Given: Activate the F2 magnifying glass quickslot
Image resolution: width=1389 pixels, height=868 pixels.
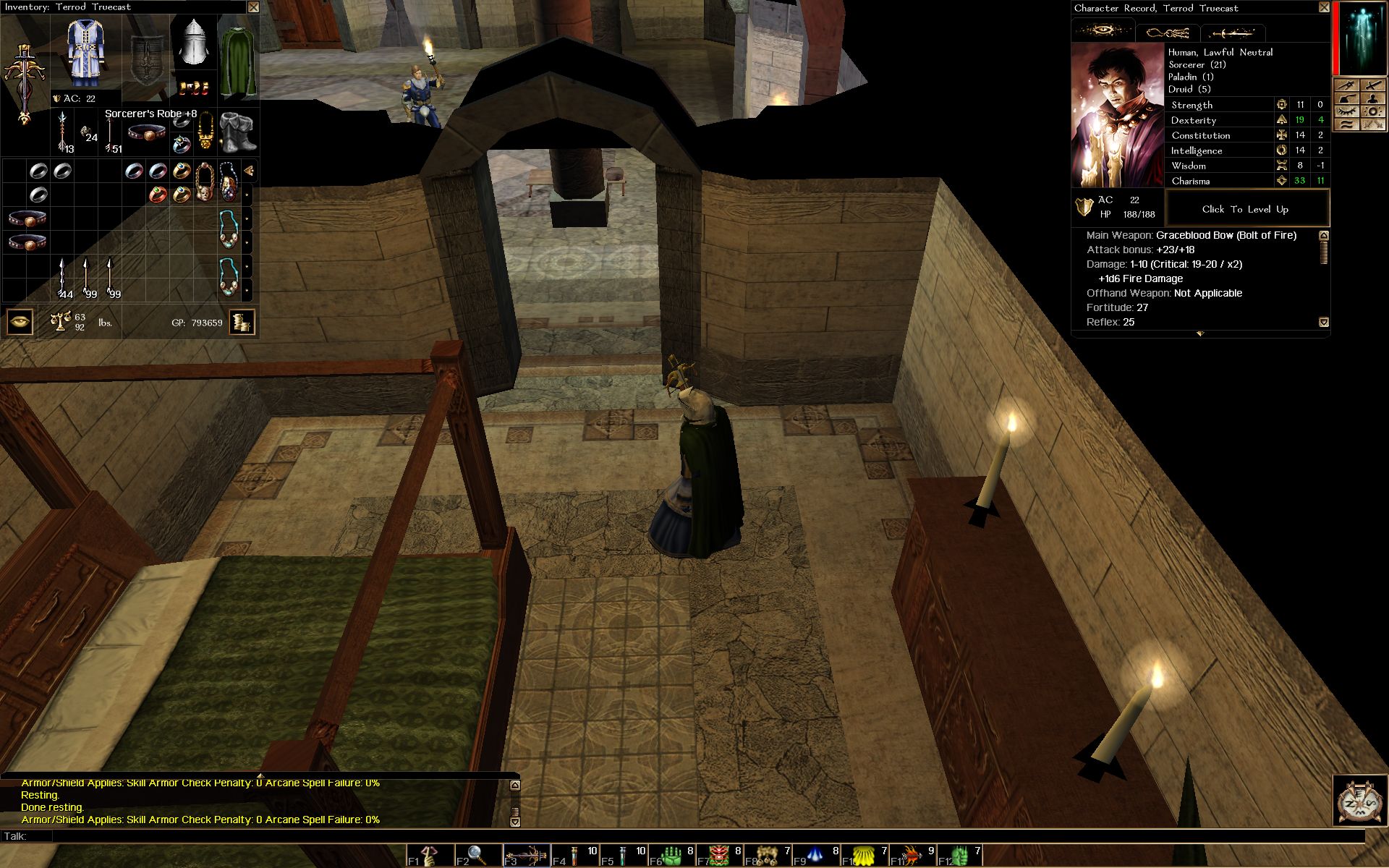Looking at the screenshot, I should click(477, 856).
